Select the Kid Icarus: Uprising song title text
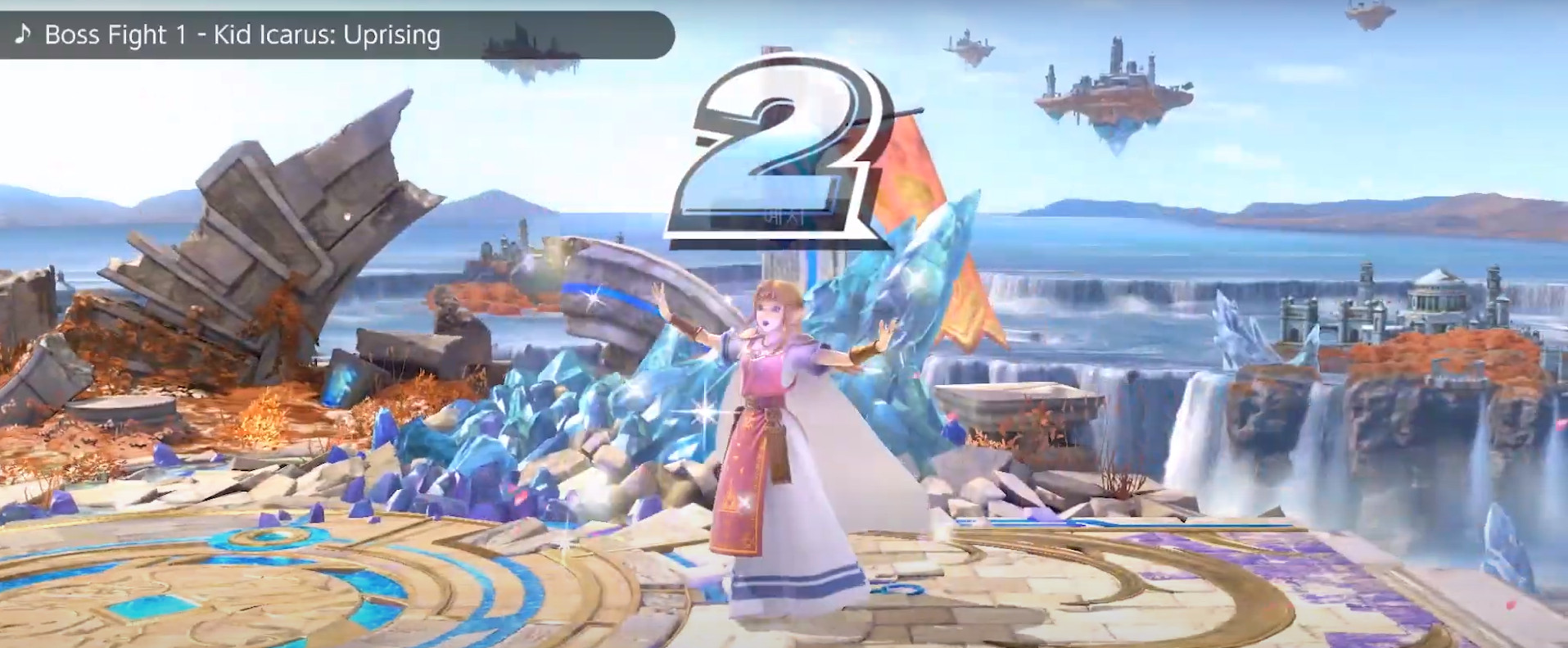The height and width of the screenshot is (648, 1568). tap(328, 35)
